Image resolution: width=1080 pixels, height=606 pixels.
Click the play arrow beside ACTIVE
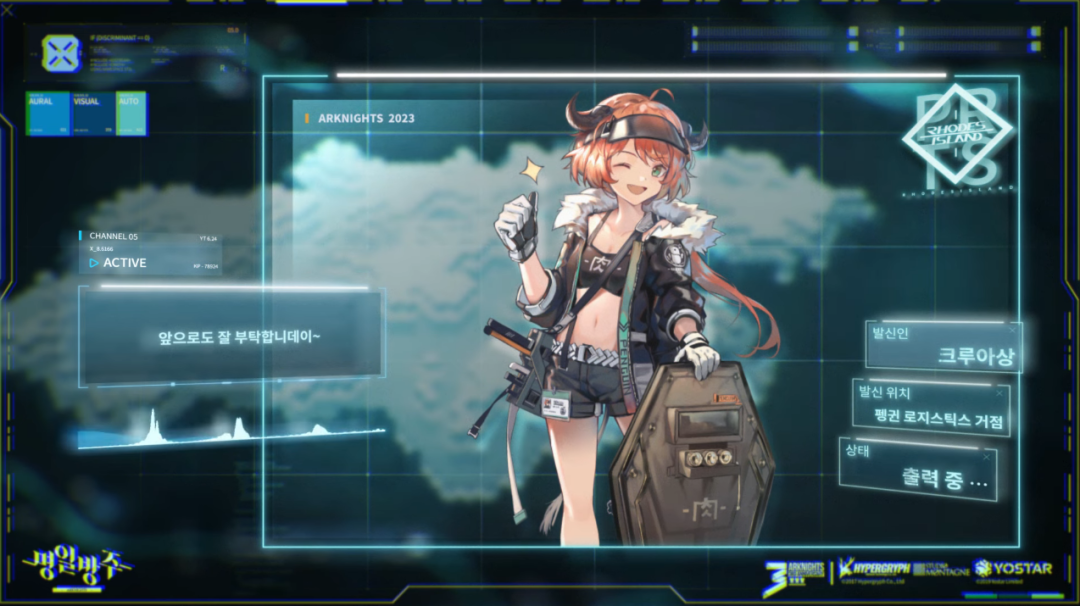[x=93, y=263]
